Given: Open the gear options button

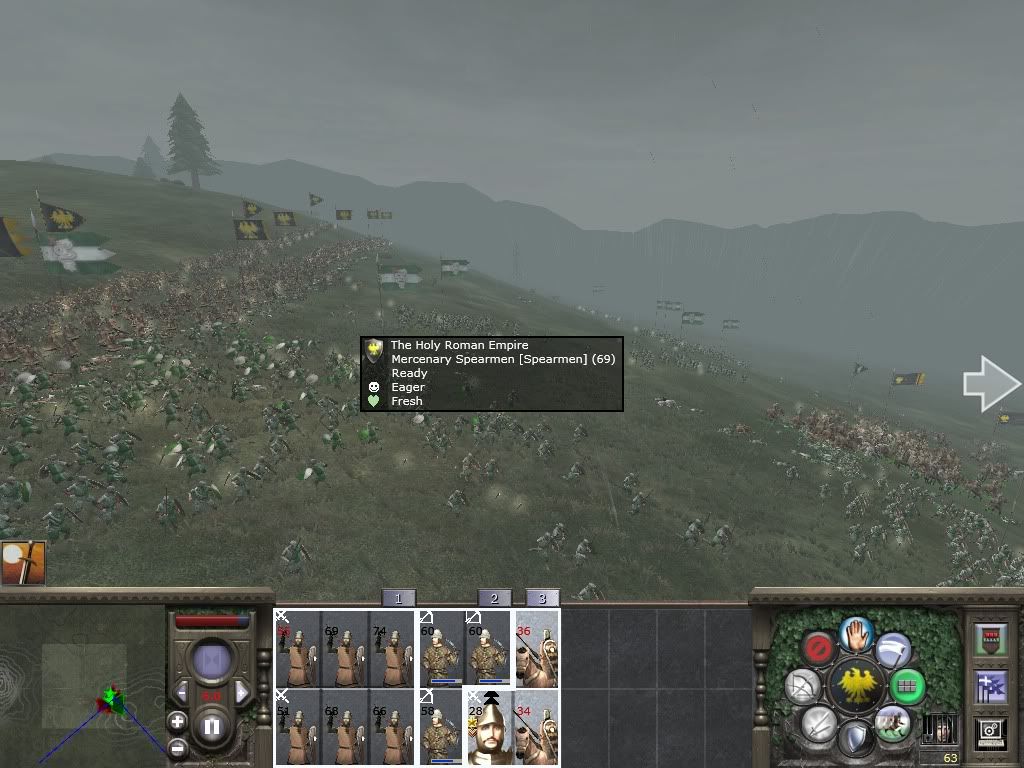Looking at the screenshot, I should point(989,733).
